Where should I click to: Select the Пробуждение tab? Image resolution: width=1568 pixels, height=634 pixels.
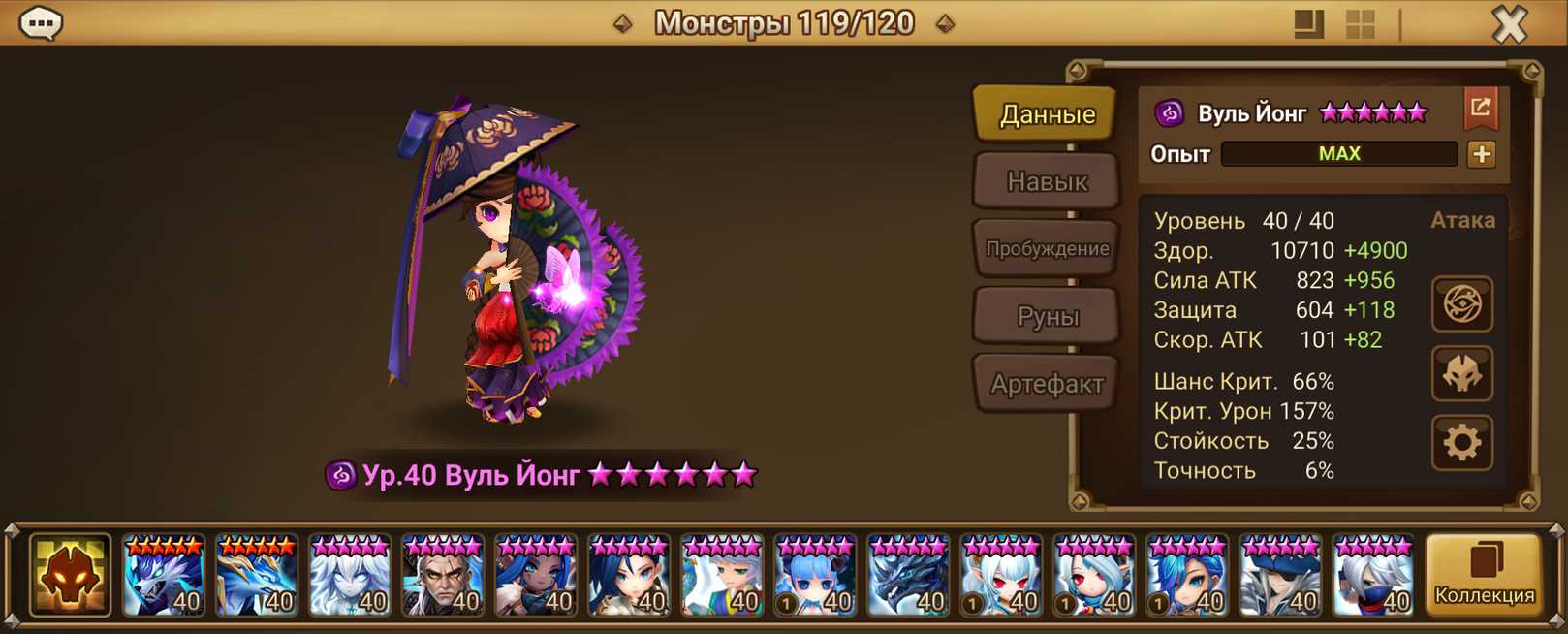[1047, 248]
